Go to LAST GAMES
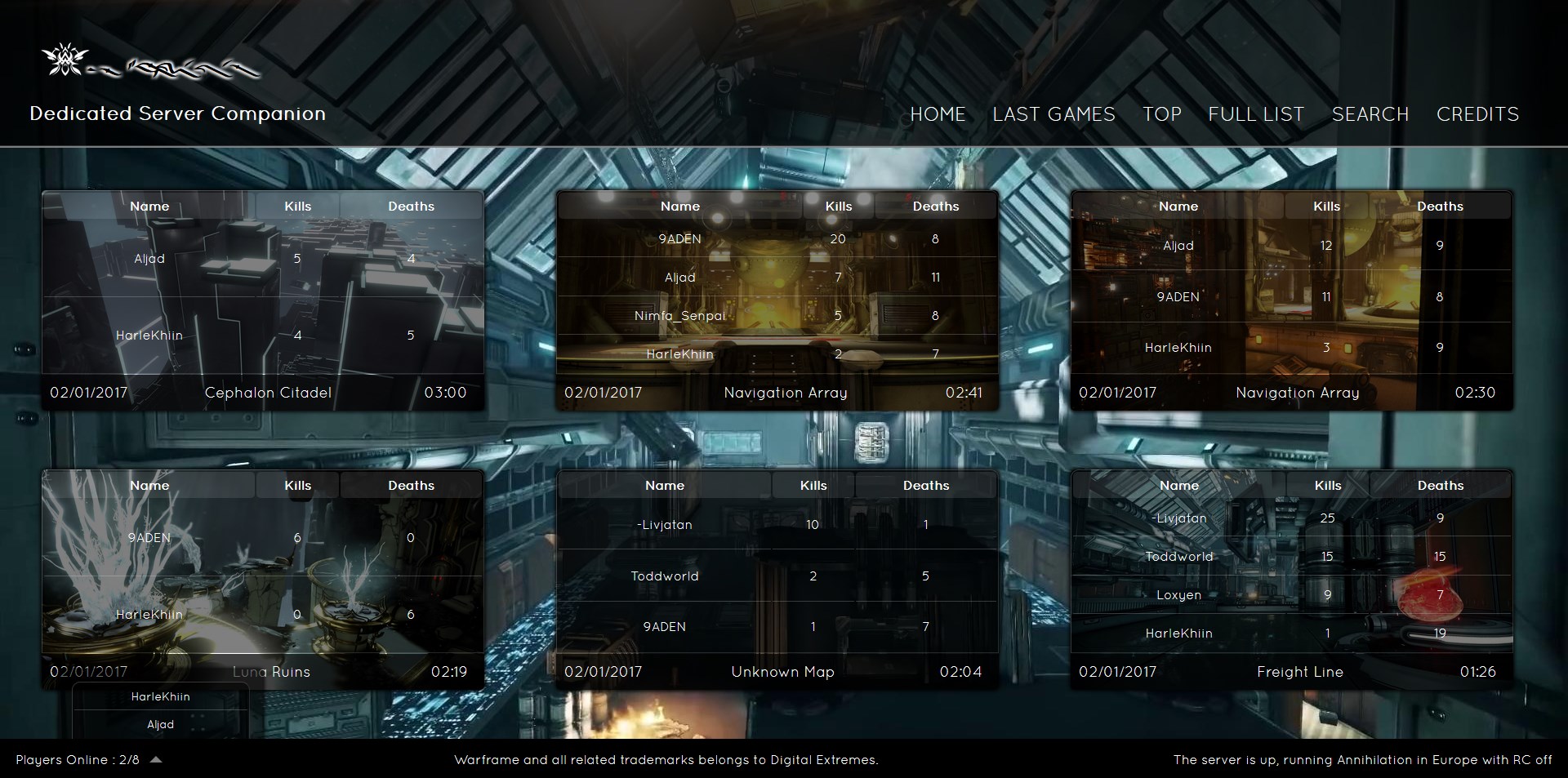 [x=1053, y=114]
